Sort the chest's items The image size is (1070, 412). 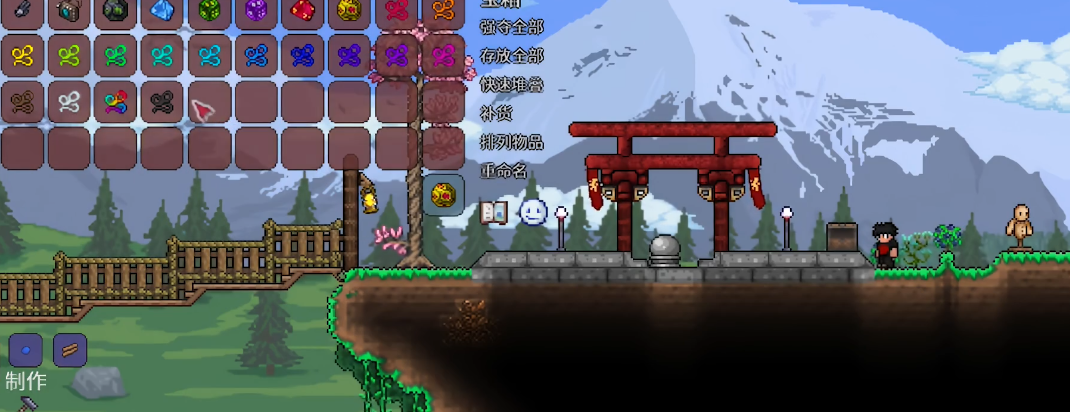pos(512,142)
